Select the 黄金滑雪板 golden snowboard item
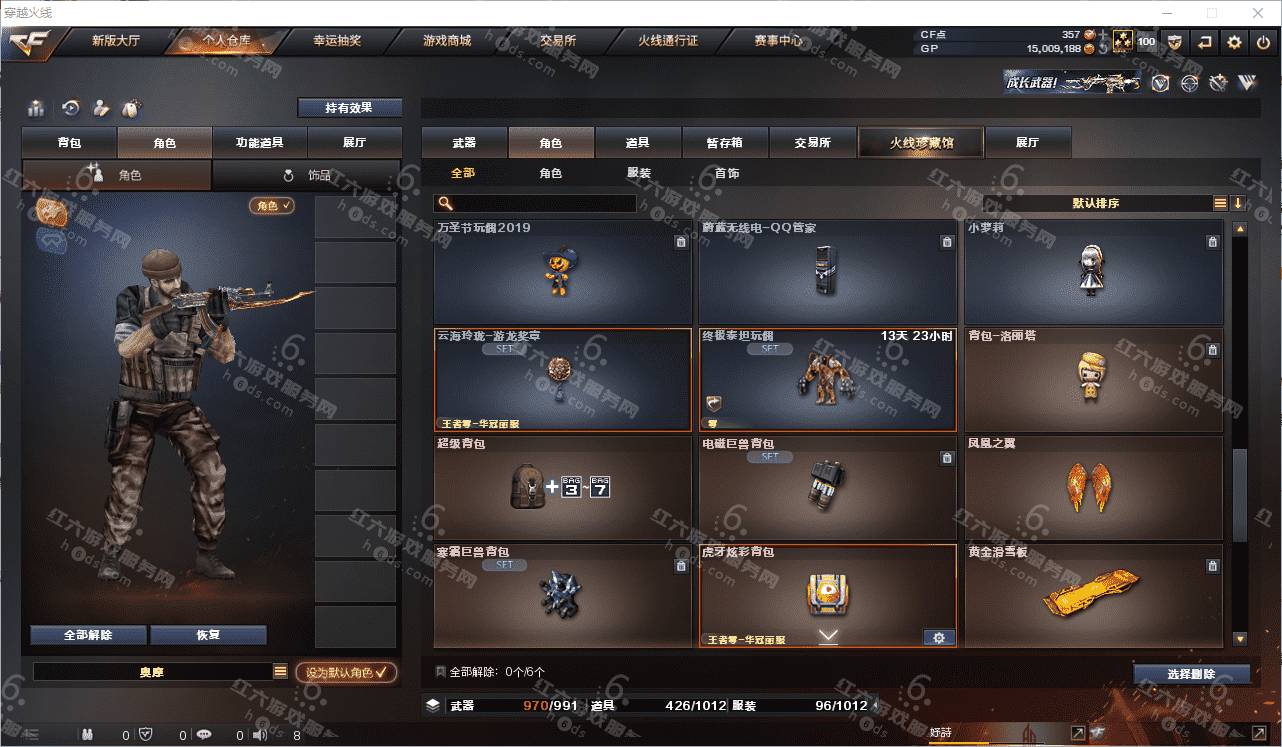1282x747 pixels. [x=1093, y=596]
